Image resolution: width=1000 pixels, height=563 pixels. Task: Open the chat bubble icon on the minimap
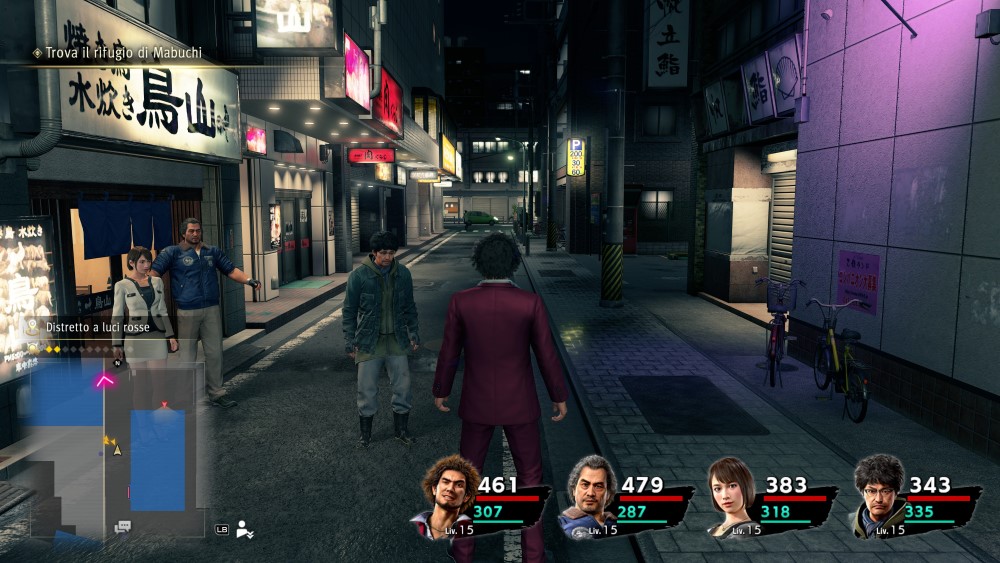pos(122,527)
